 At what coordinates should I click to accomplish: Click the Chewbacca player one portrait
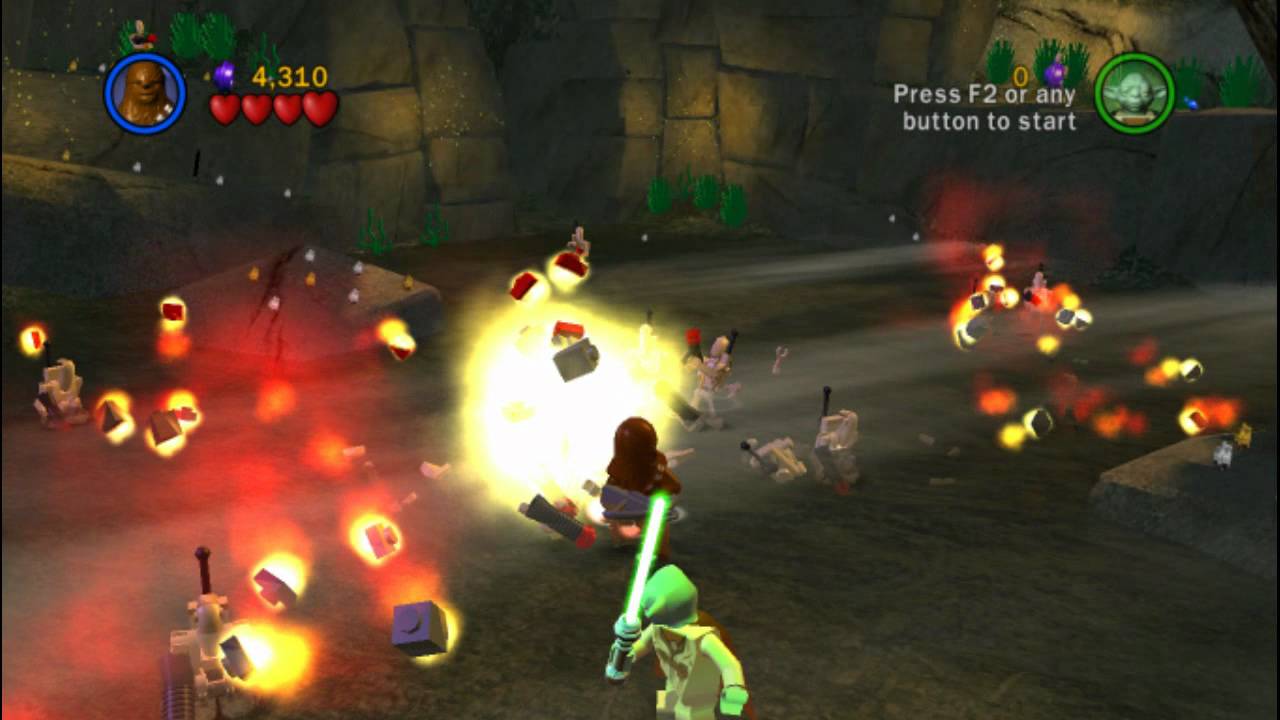(145, 93)
